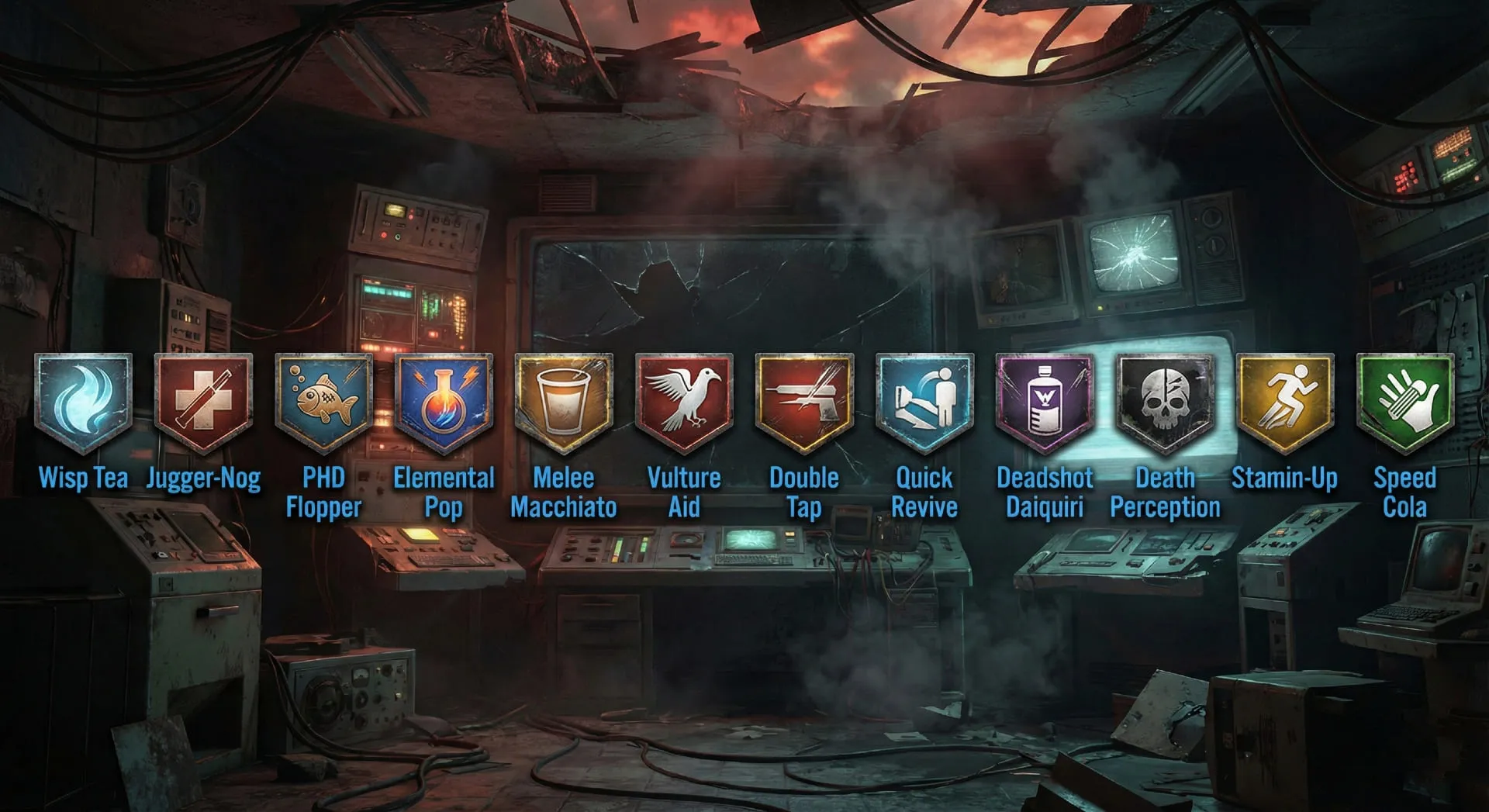Screen dimensions: 1489x812
Task: Select the Speed Cola hand icon
Action: tap(1404, 399)
